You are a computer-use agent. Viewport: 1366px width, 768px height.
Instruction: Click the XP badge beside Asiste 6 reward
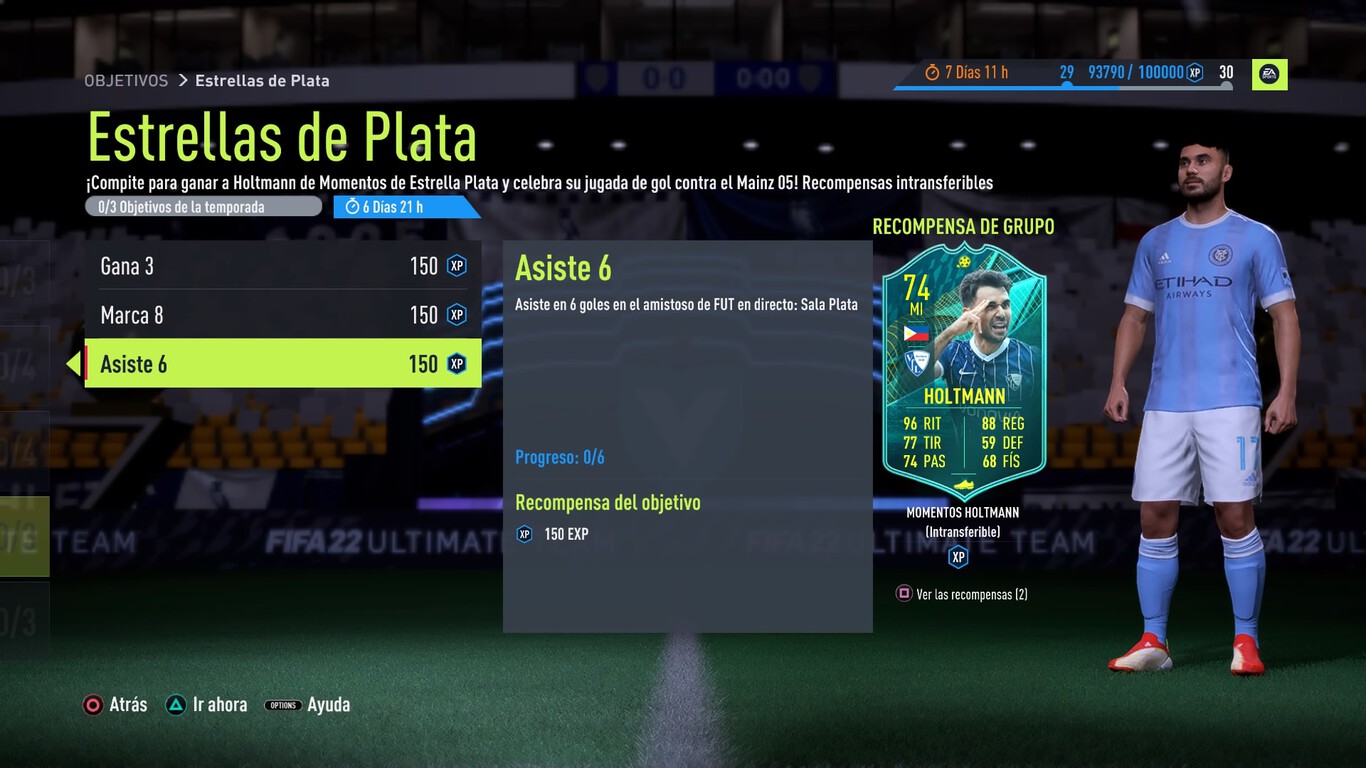(455, 364)
